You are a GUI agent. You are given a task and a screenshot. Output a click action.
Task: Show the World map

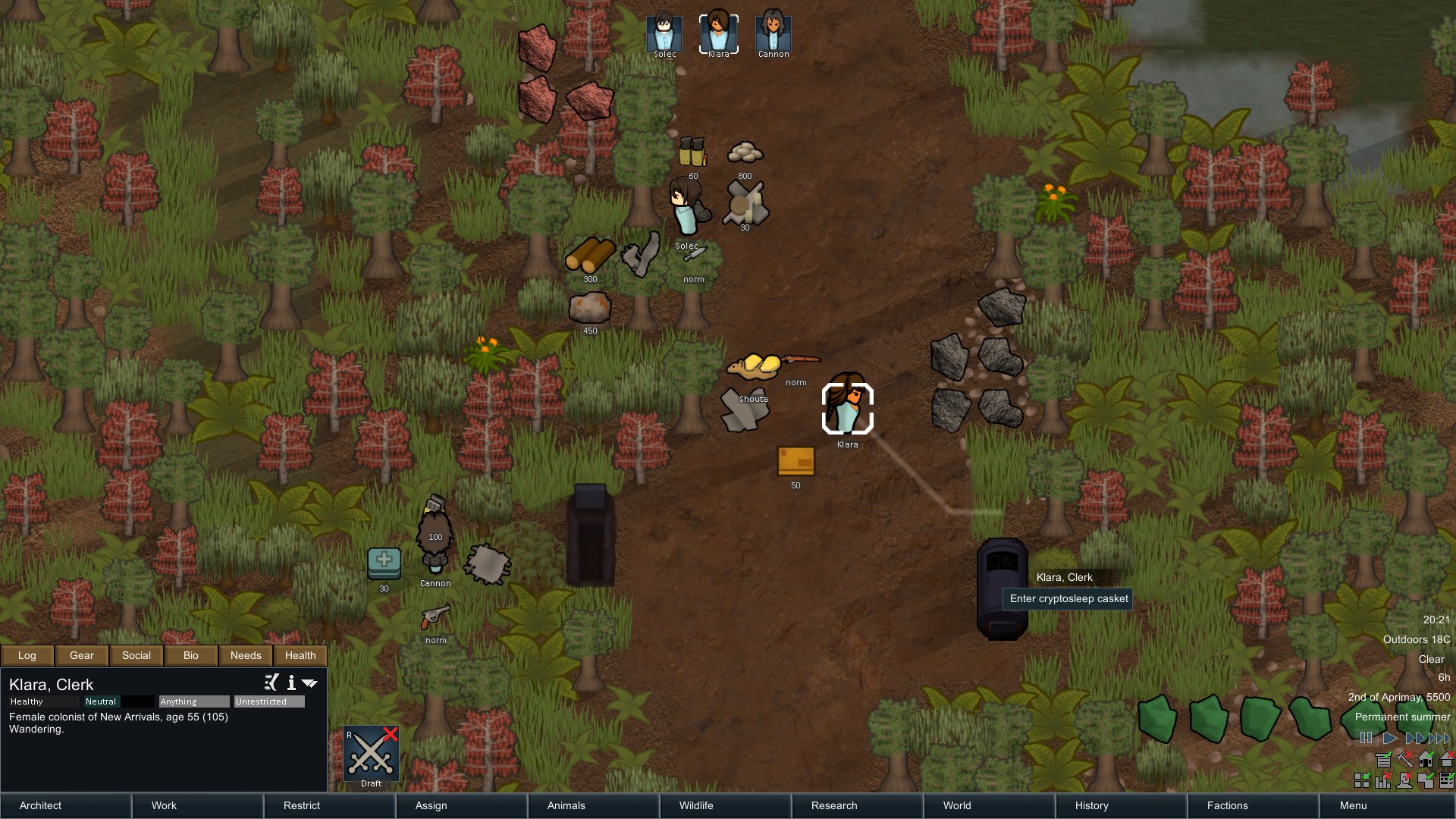tap(989, 805)
